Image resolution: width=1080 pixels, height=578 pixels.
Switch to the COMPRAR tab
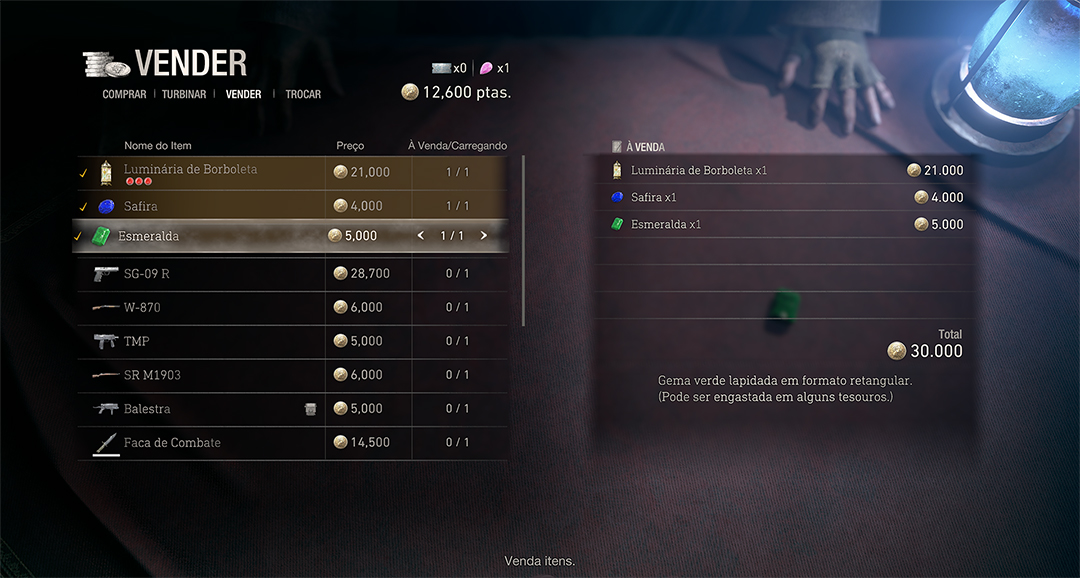tap(124, 94)
